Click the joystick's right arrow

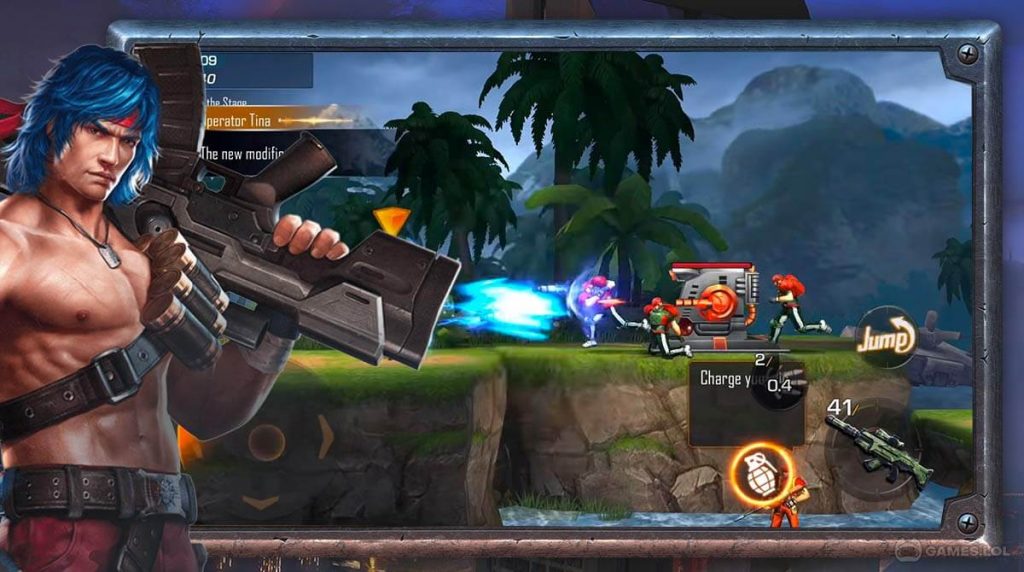pyautogui.click(x=326, y=438)
